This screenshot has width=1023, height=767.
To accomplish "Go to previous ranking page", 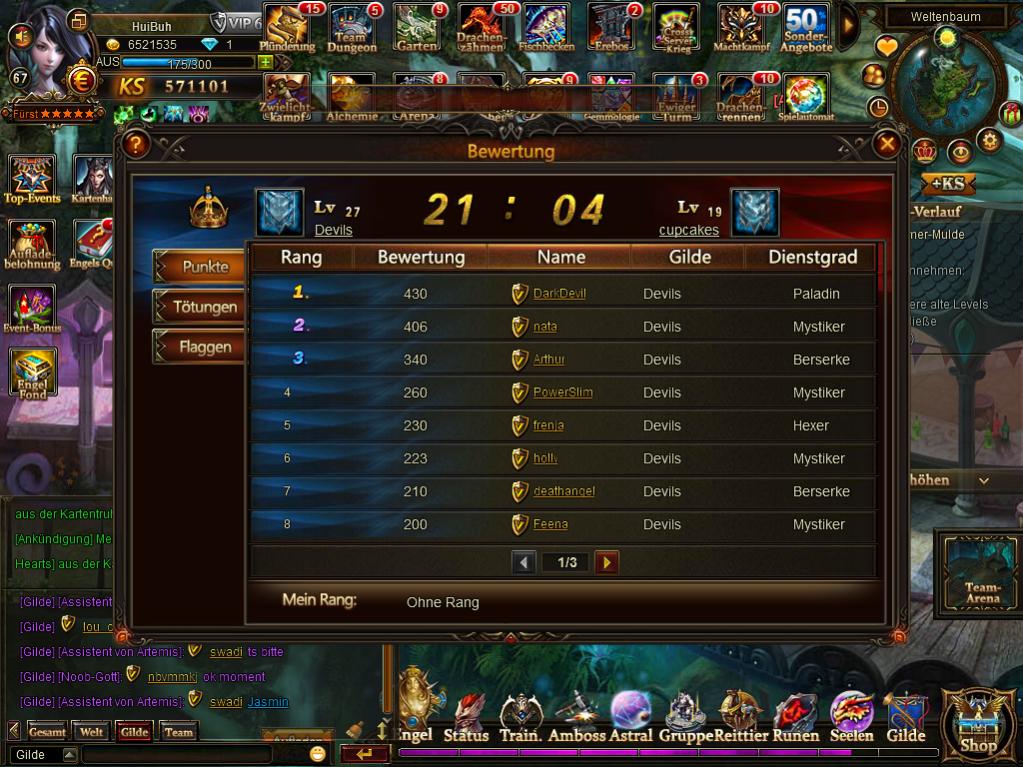I will (524, 562).
